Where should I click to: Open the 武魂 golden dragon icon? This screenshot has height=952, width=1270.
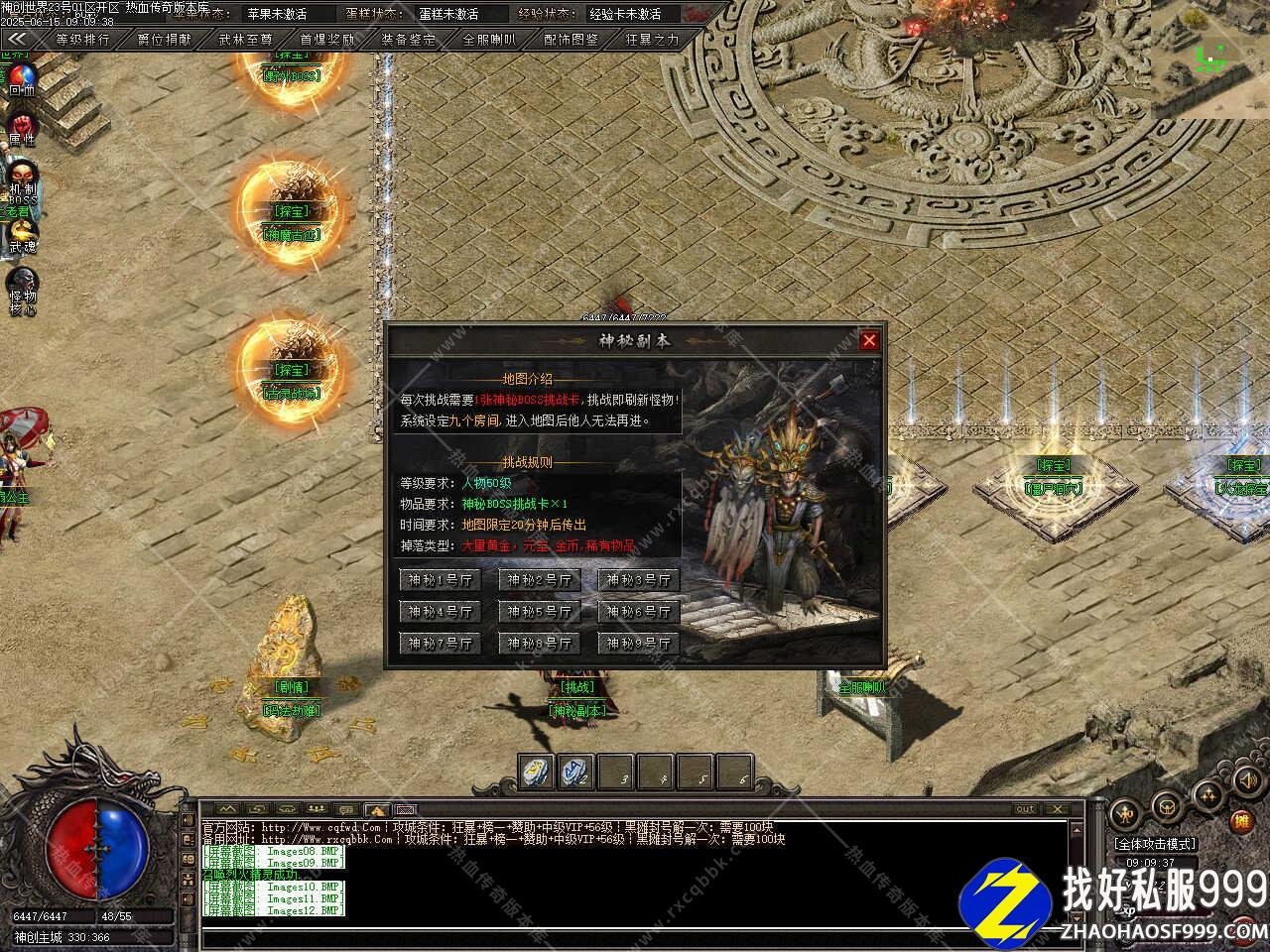click(21, 234)
